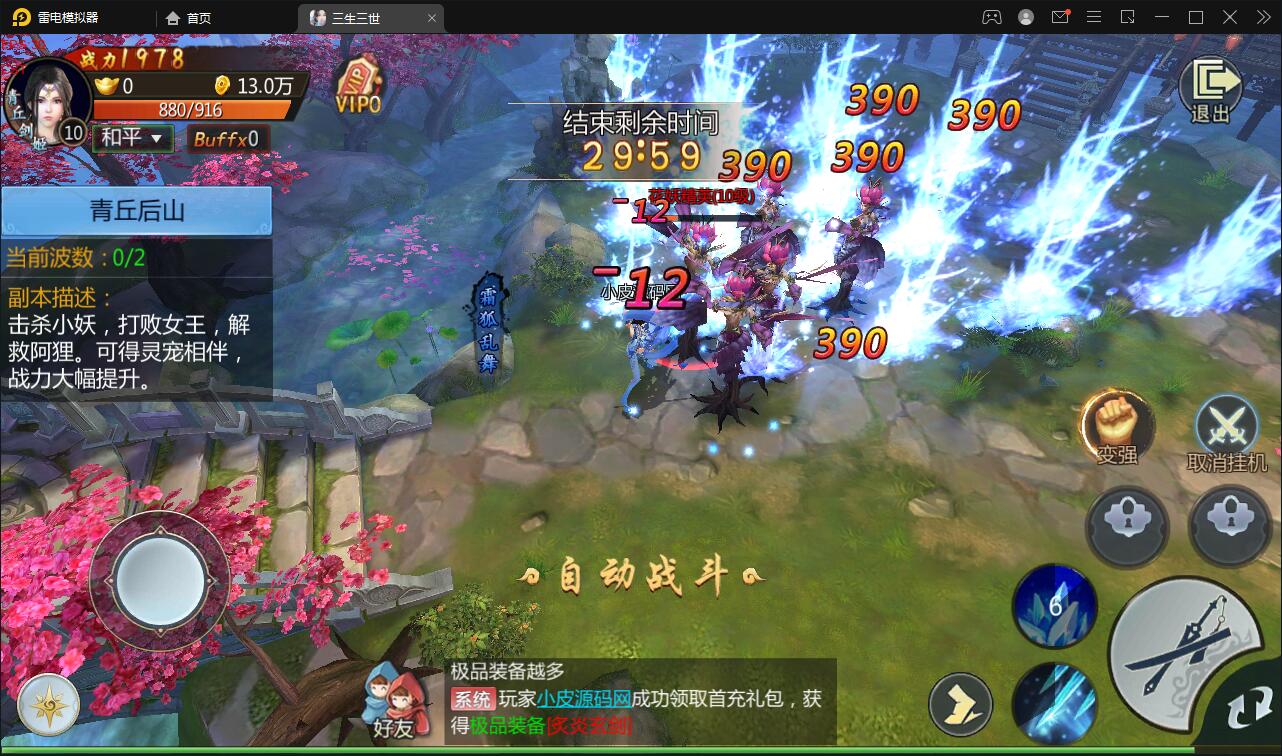The width and height of the screenshot is (1282, 756).
Task: Open the 和平 attack mode dropdown
Action: (131, 137)
